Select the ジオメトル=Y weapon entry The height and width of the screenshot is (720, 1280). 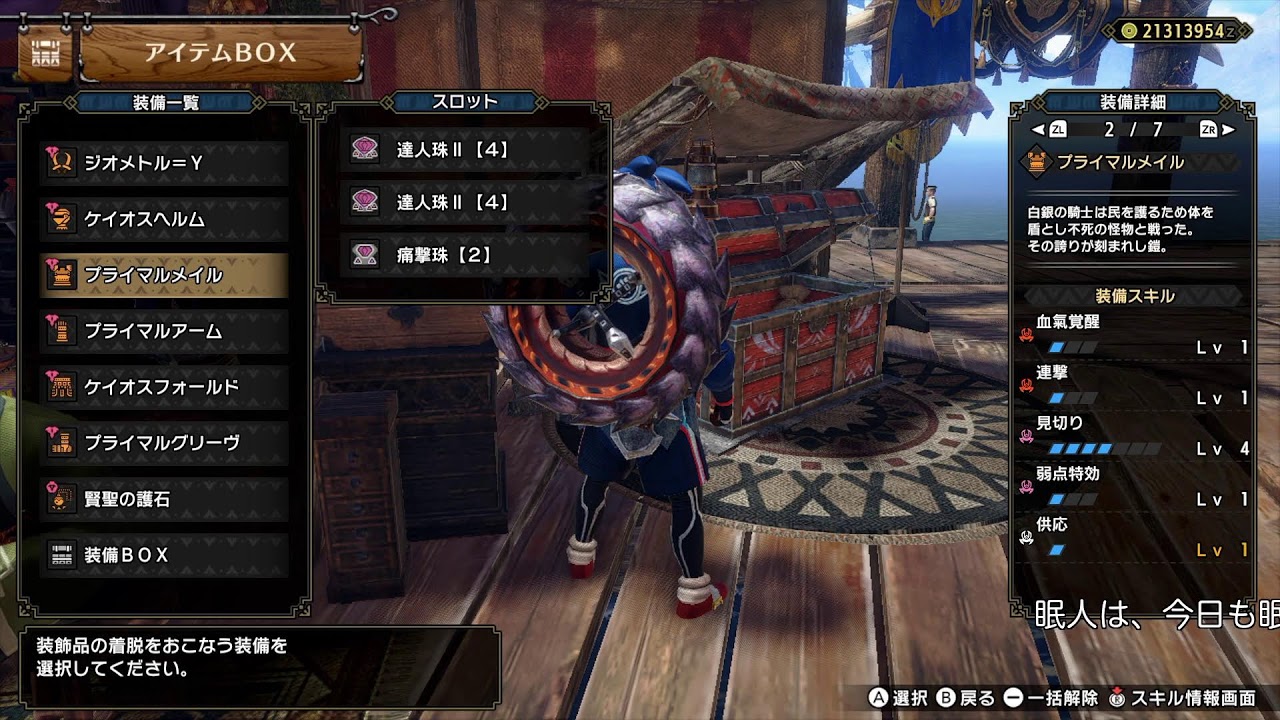(165, 162)
